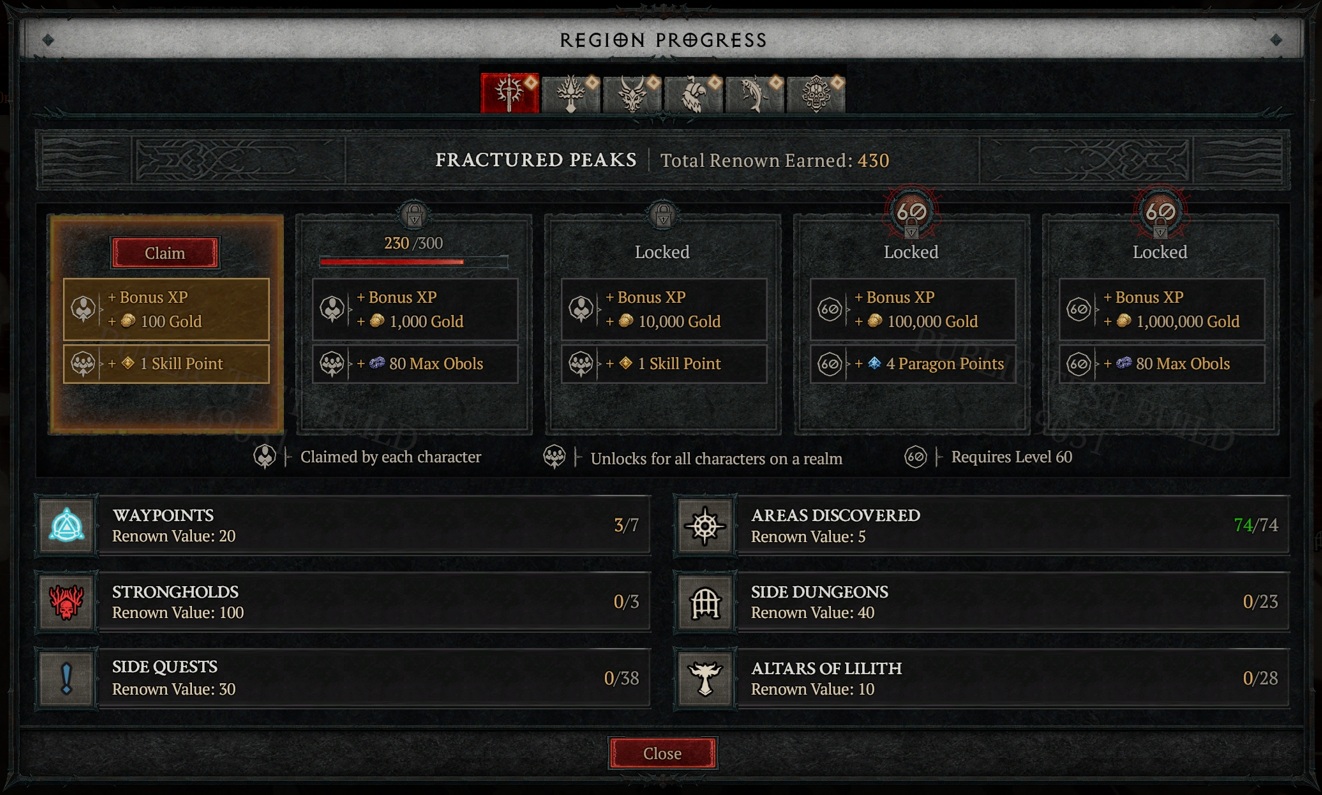Select the Fractured Peaks sword-and-sun tab
Image resolution: width=1322 pixels, height=795 pixels.
pyautogui.click(x=510, y=93)
